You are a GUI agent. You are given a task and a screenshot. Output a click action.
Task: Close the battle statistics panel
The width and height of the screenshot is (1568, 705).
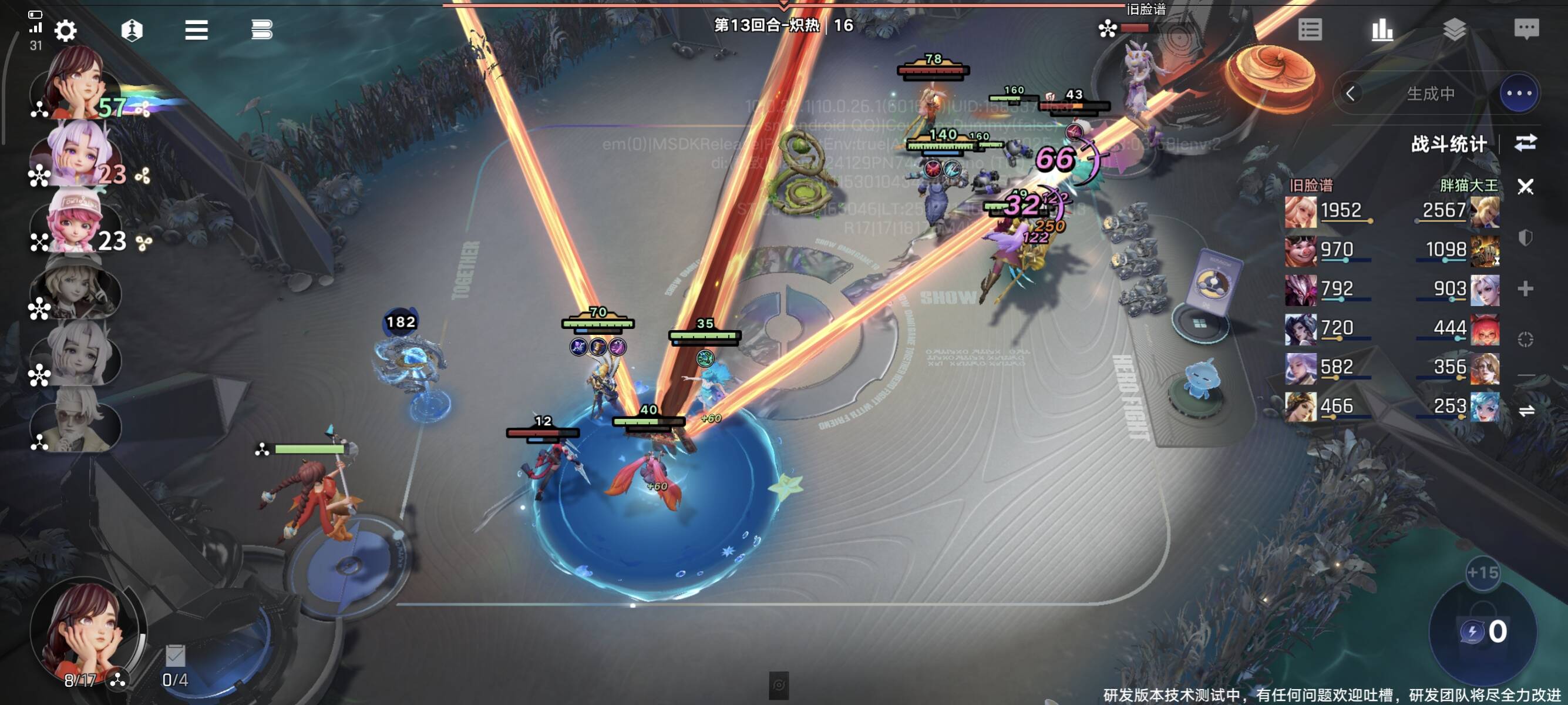pos(1525,186)
